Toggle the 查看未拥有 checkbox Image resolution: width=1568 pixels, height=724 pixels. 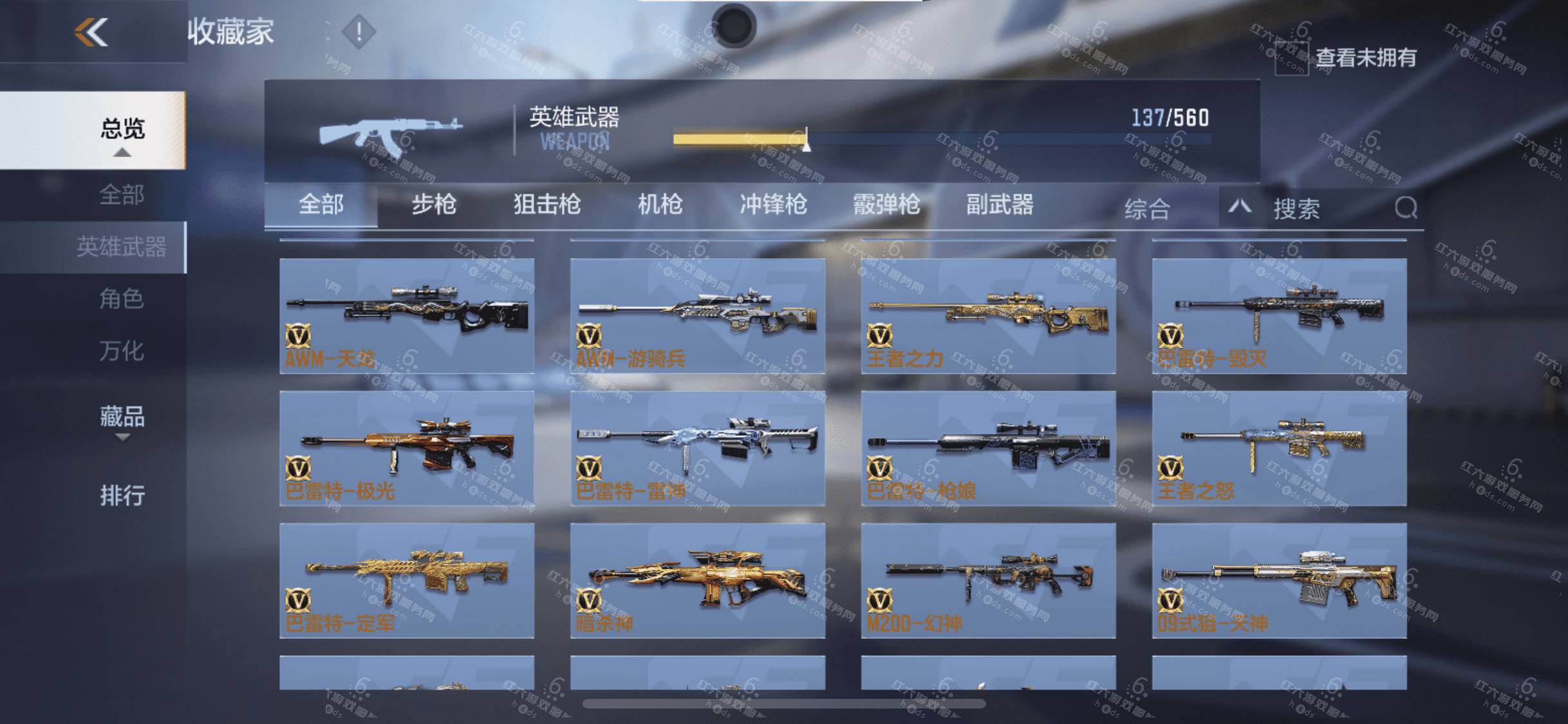click(1291, 59)
